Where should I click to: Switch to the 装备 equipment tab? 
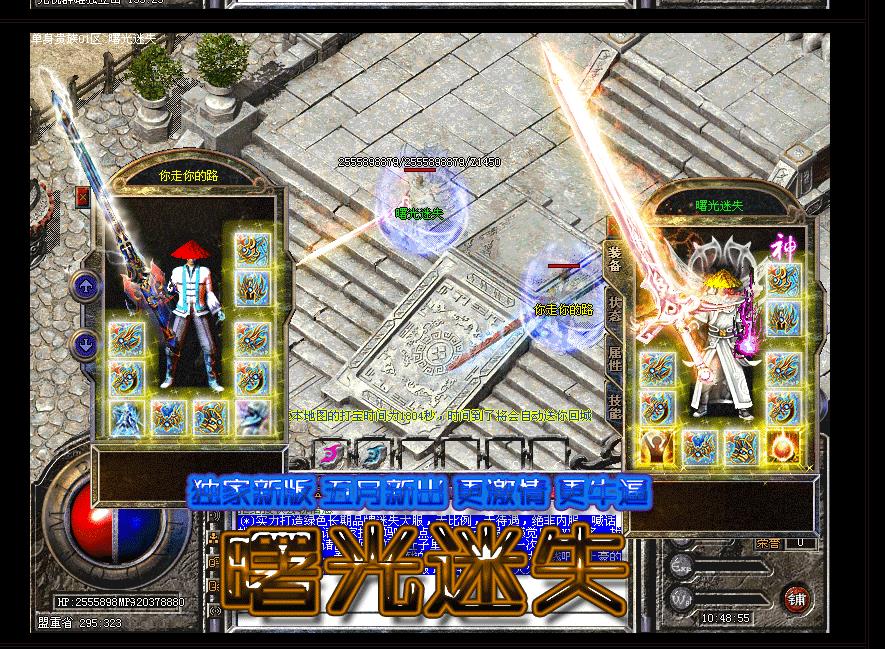coord(614,260)
